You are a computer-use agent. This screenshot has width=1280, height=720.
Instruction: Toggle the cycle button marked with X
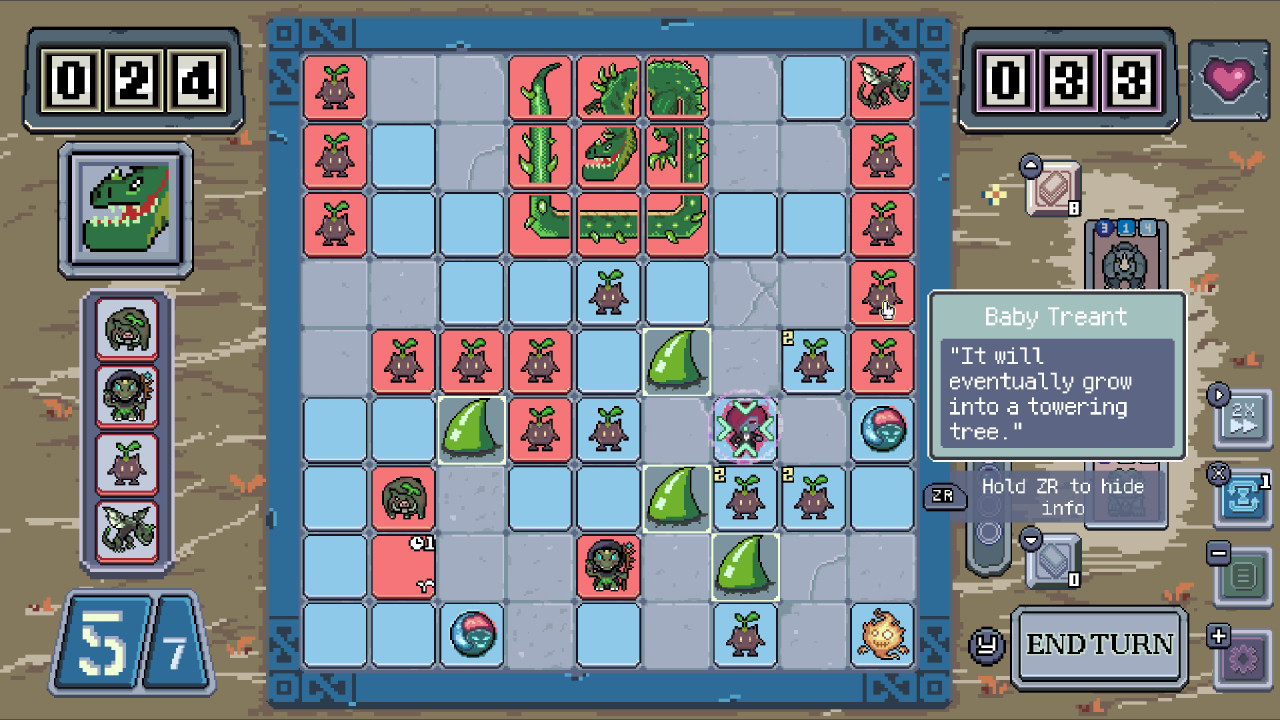tap(1243, 495)
